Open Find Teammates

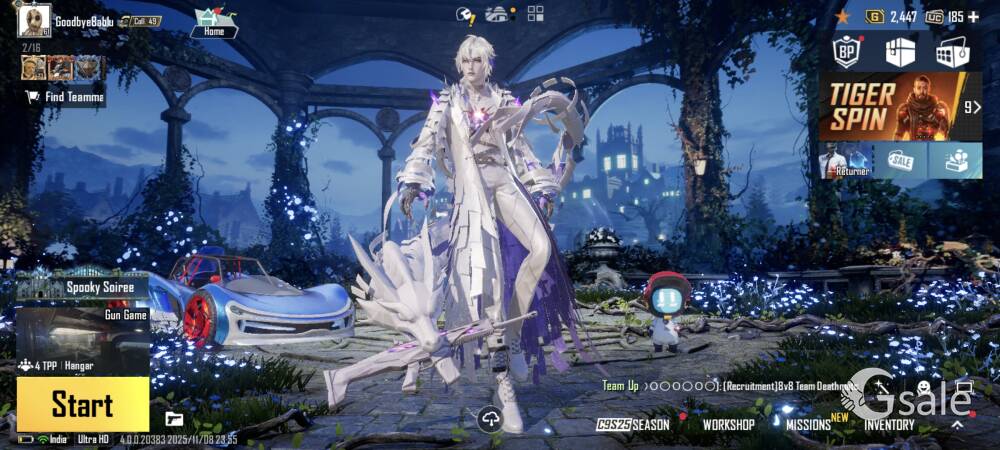pyautogui.click(x=64, y=97)
